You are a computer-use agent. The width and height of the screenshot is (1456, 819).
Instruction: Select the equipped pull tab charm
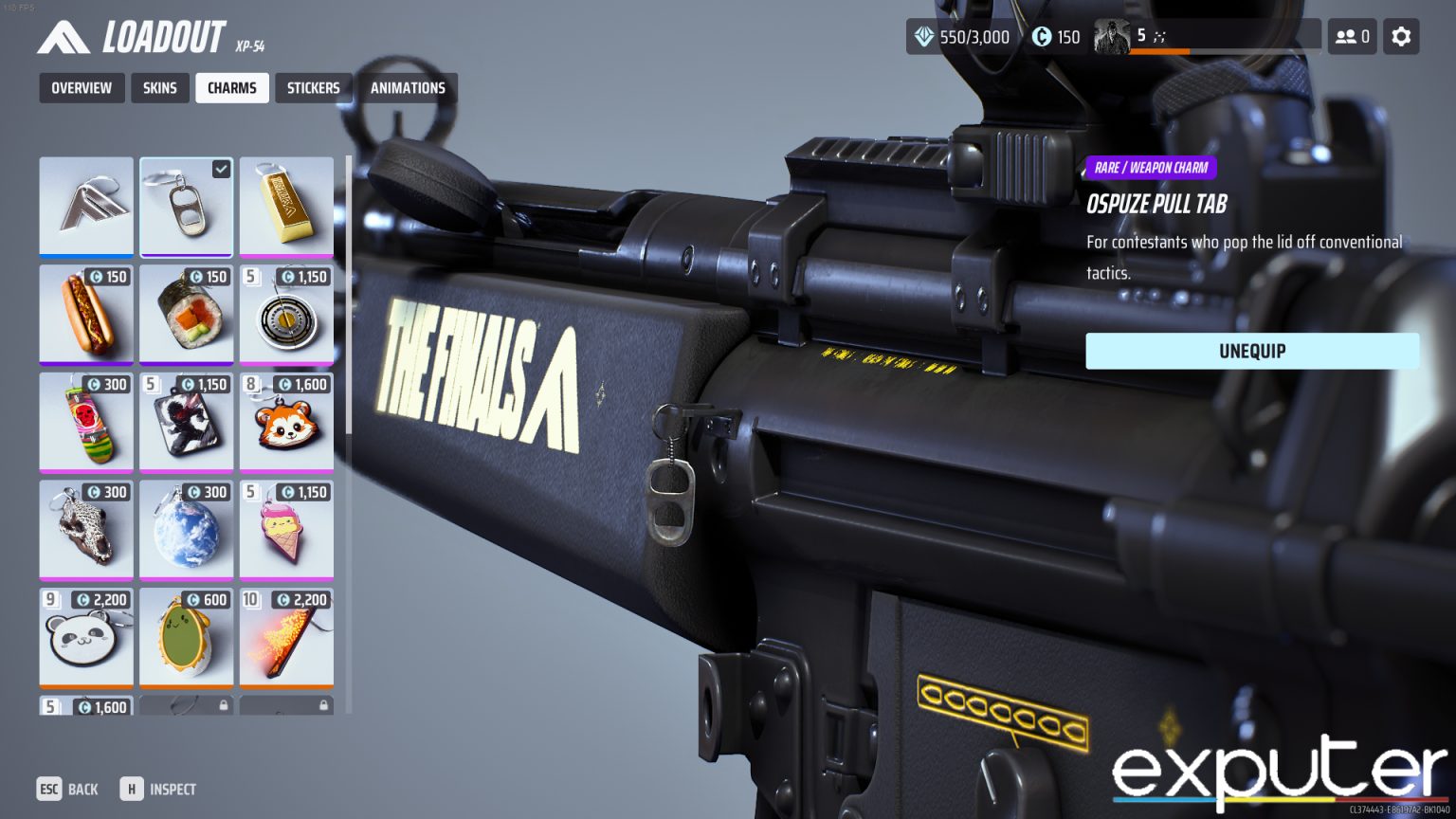coord(186,207)
